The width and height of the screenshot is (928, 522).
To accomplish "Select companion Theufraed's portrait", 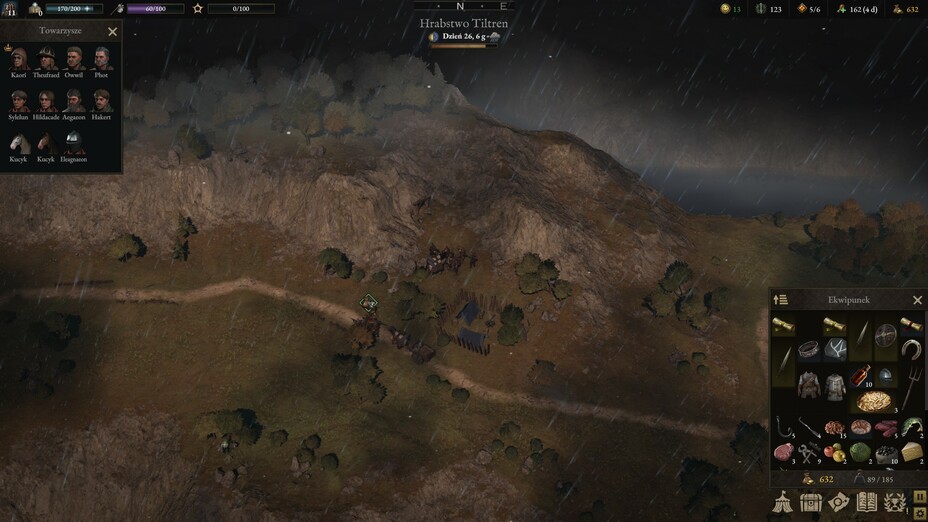I will 46,58.
